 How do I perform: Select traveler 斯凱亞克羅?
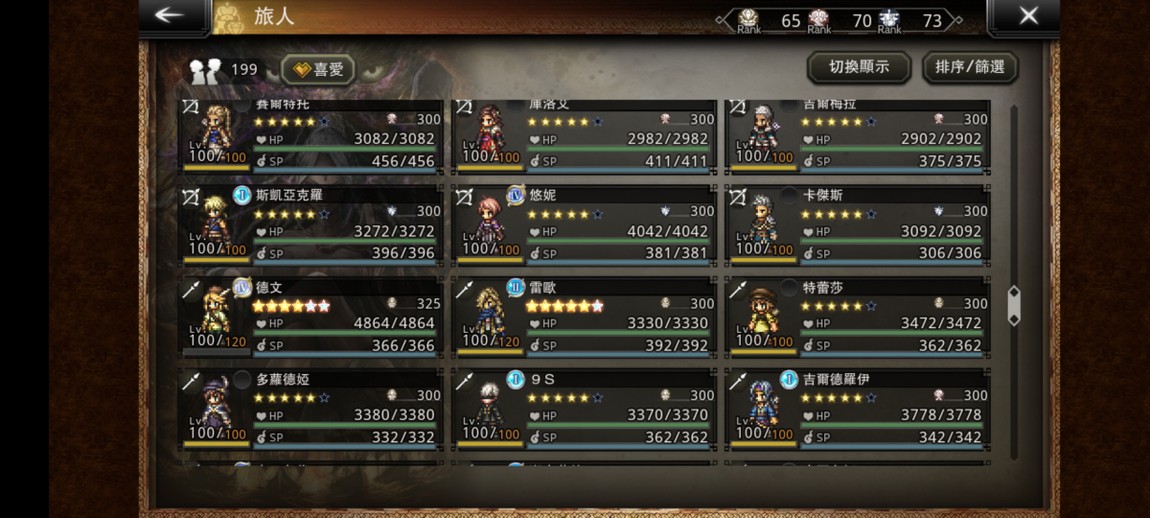click(x=310, y=224)
